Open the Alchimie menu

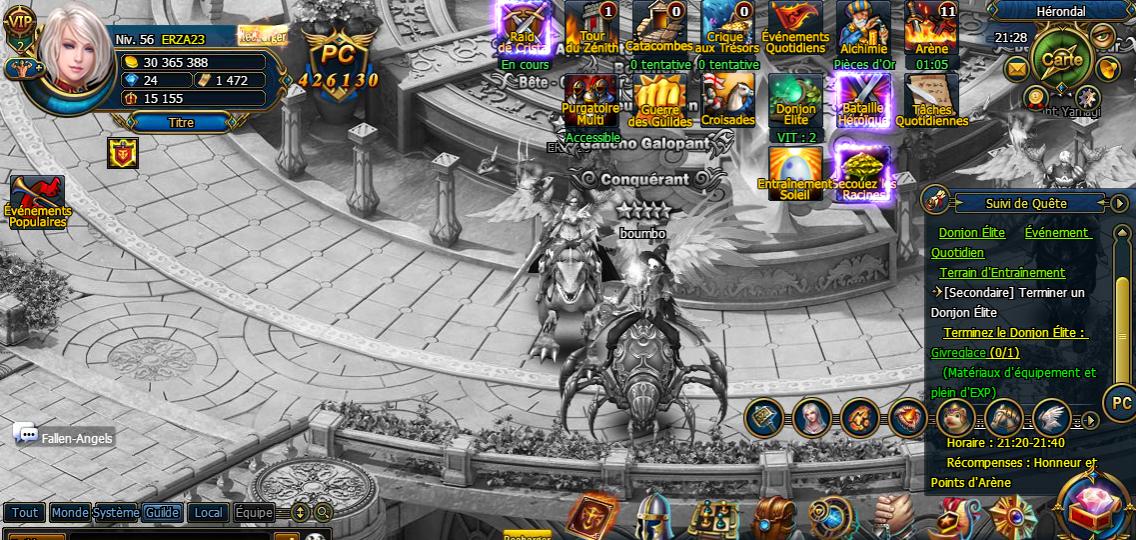click(x=863, y=30)
